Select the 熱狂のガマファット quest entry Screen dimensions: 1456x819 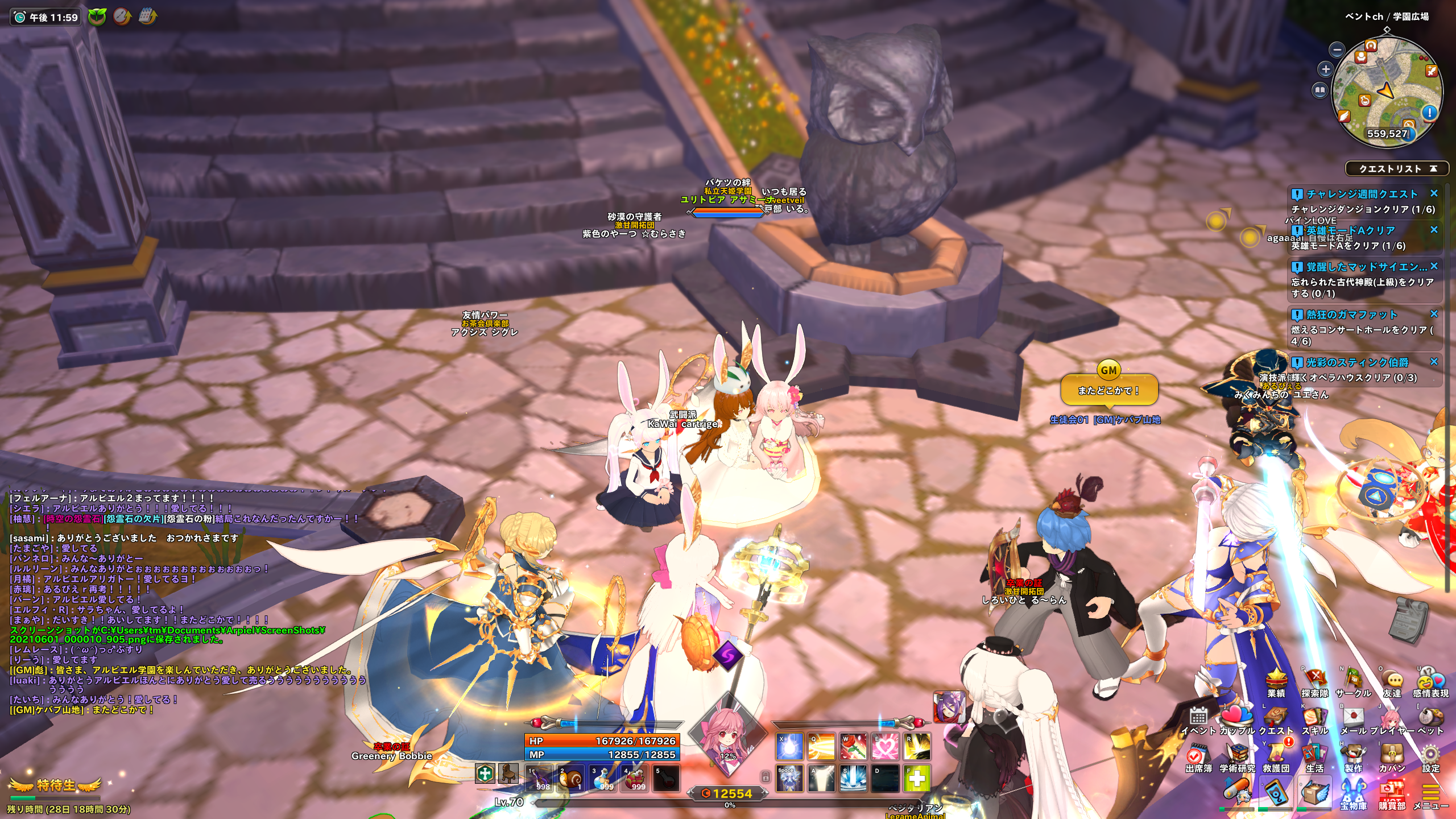1351,315
